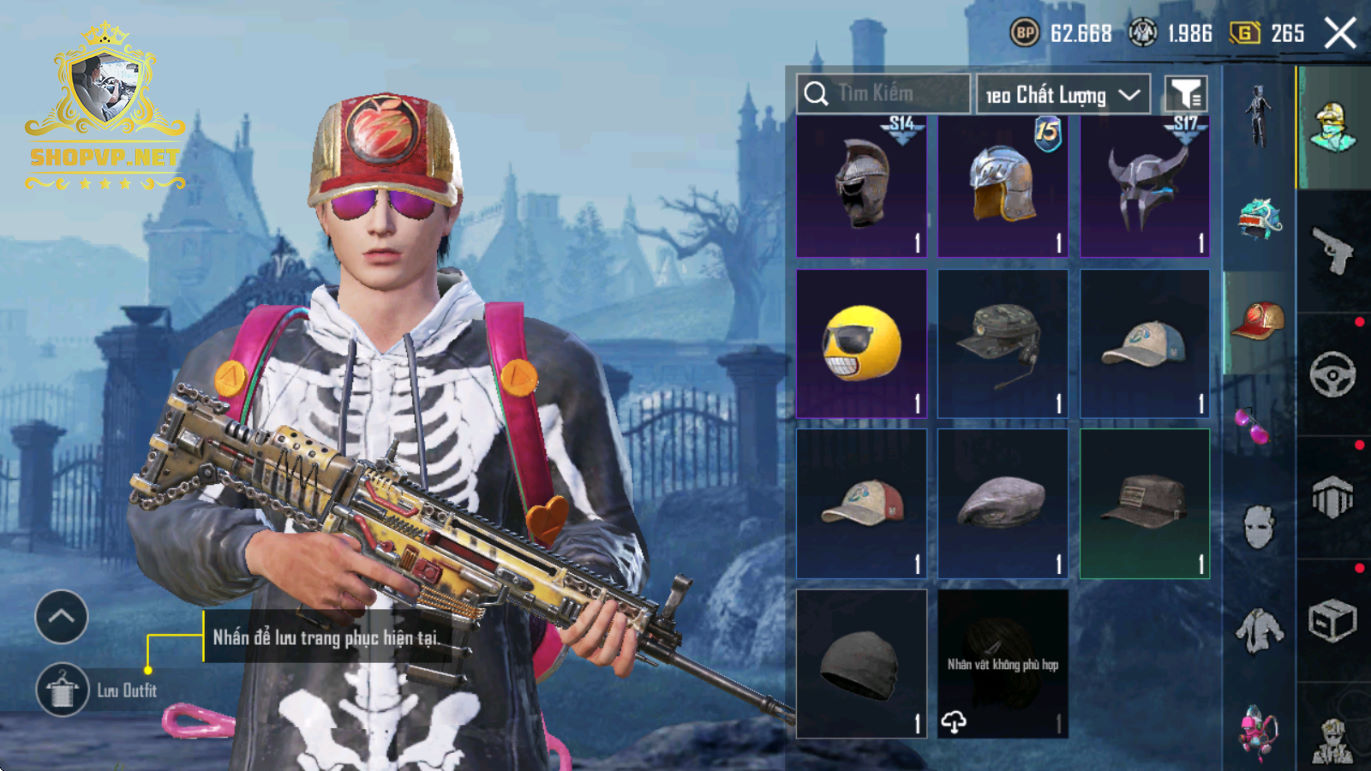Select the dark grey beanie
This screenshot has height=771, width=1371.
pos(861,664)
